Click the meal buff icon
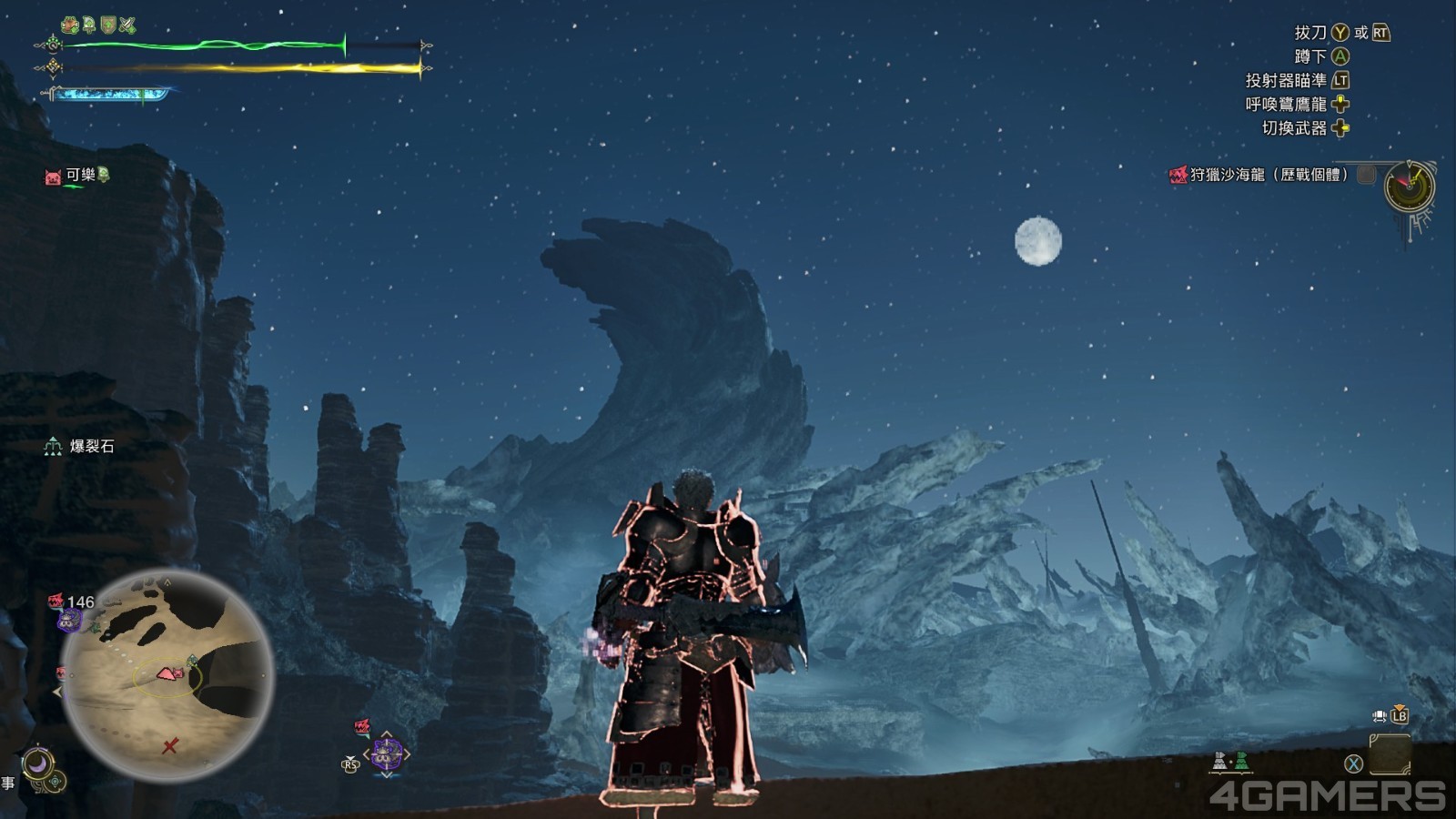Screen dimensions: 1456x819 (70, 25)
